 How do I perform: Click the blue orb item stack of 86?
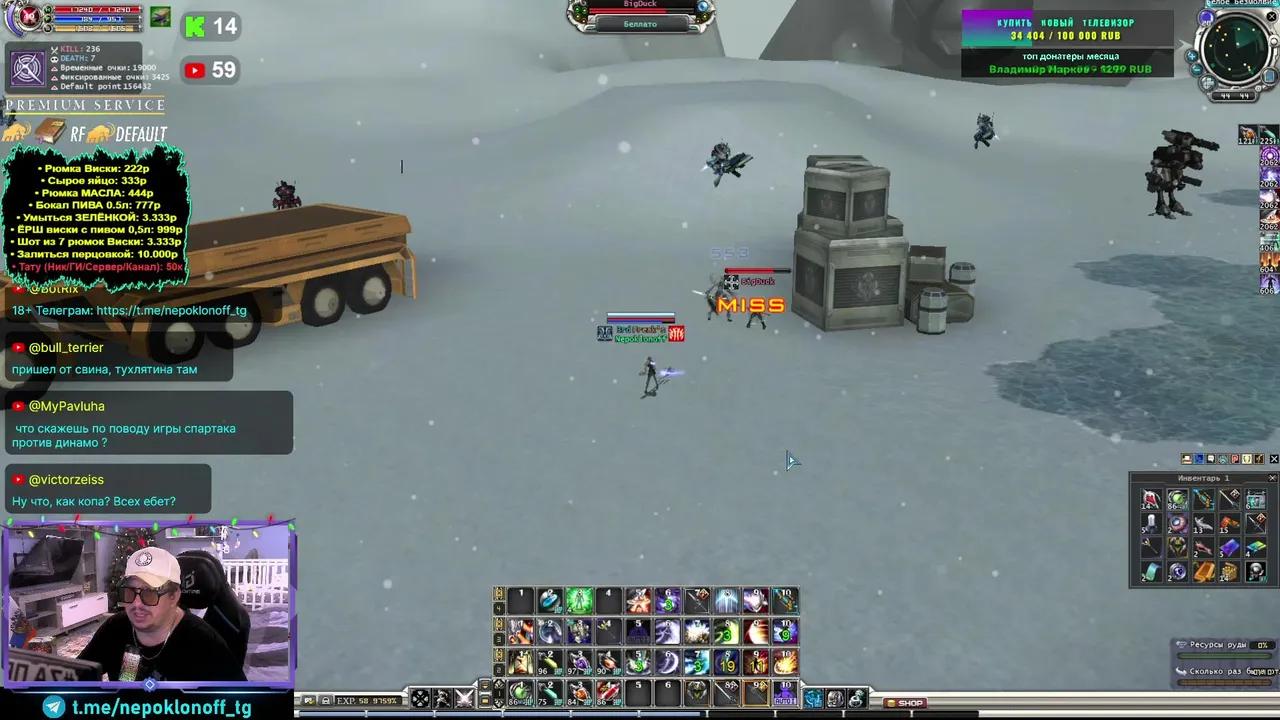pyautogui.click(x=1176, y=498)
